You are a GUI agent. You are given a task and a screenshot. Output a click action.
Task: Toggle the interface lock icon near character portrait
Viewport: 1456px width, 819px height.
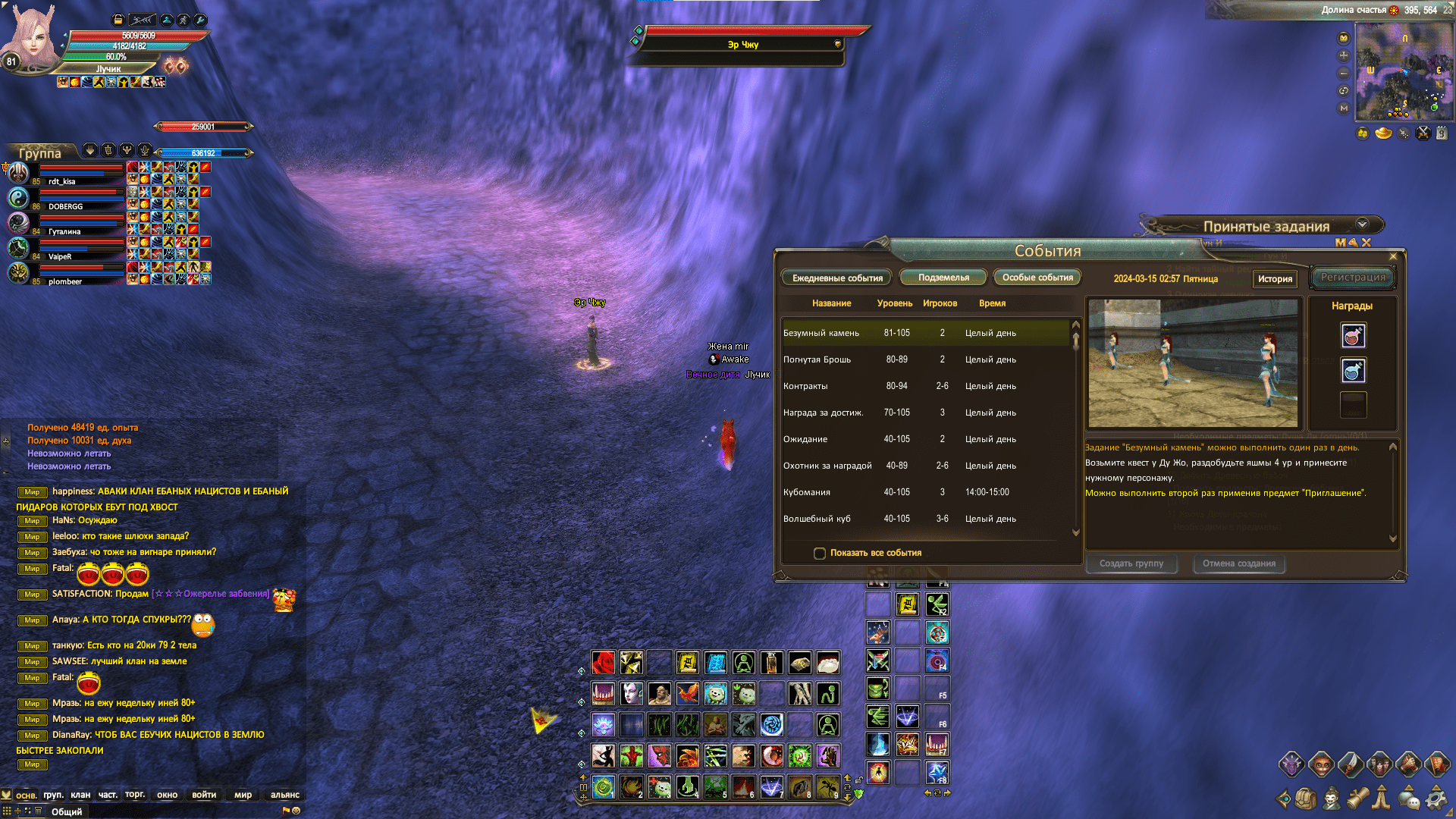point(118,20)
